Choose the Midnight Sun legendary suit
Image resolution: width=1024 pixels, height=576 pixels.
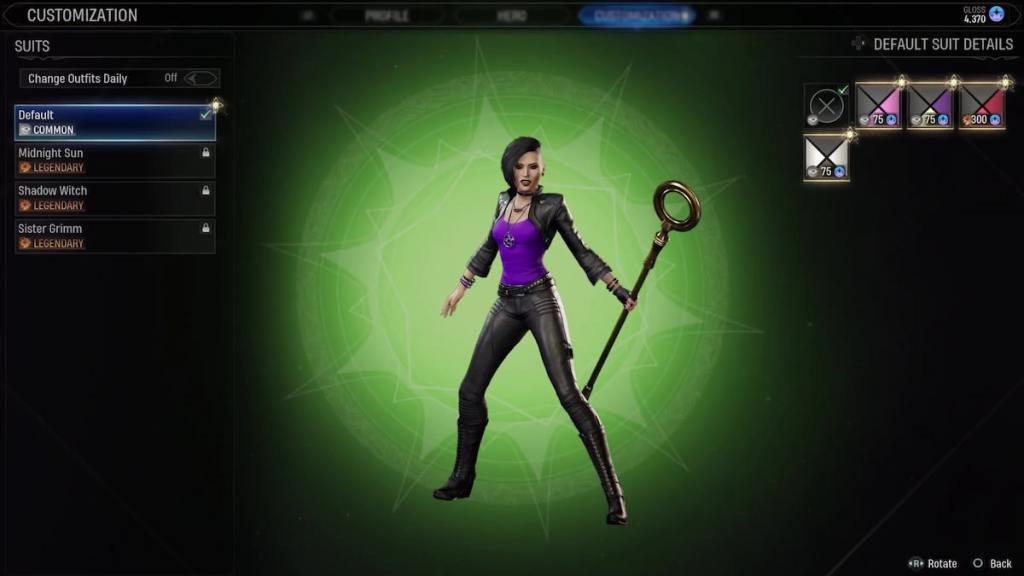point(114,160)
